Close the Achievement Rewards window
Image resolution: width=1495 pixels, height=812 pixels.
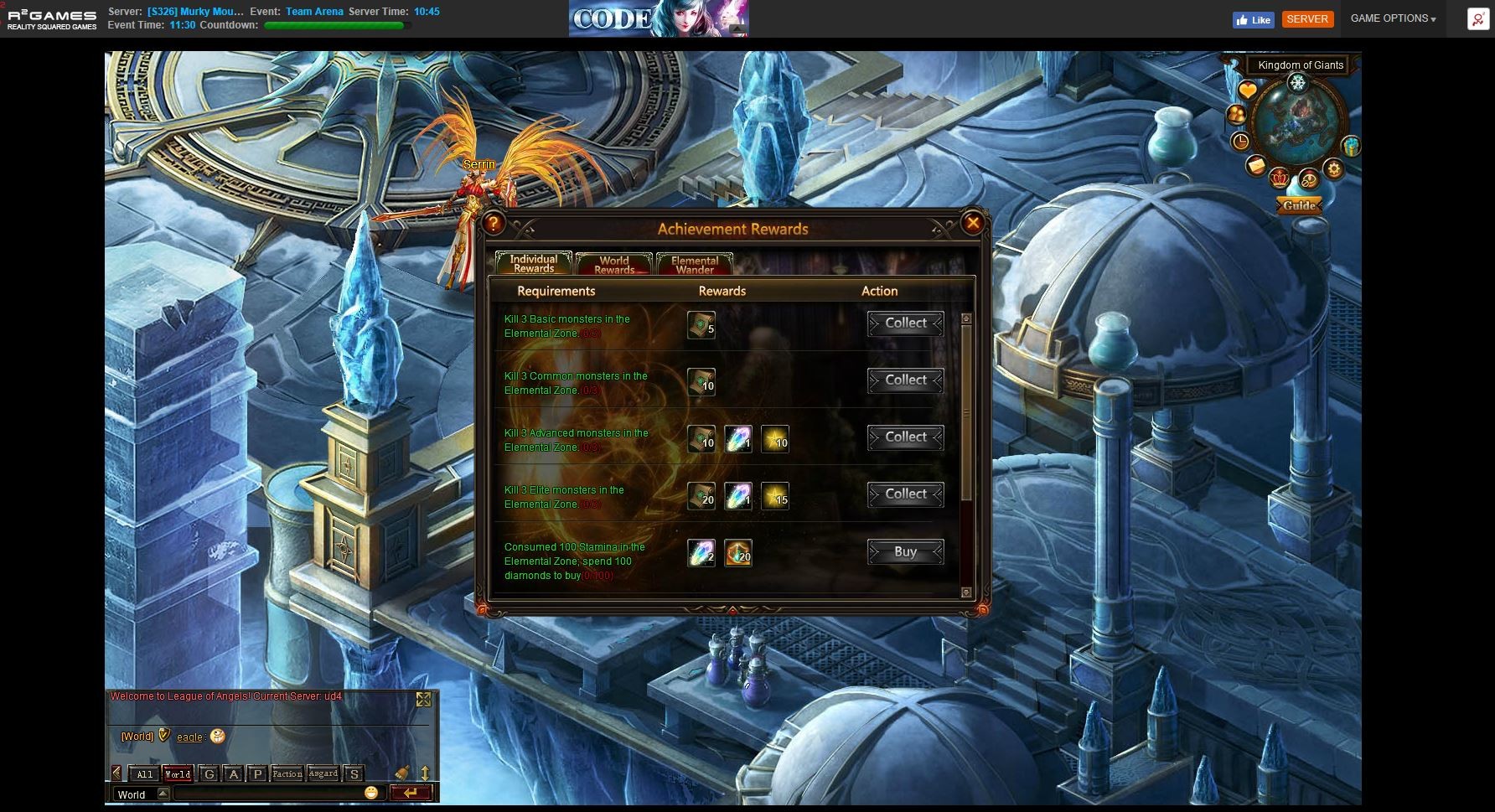[x=972, y=223]
